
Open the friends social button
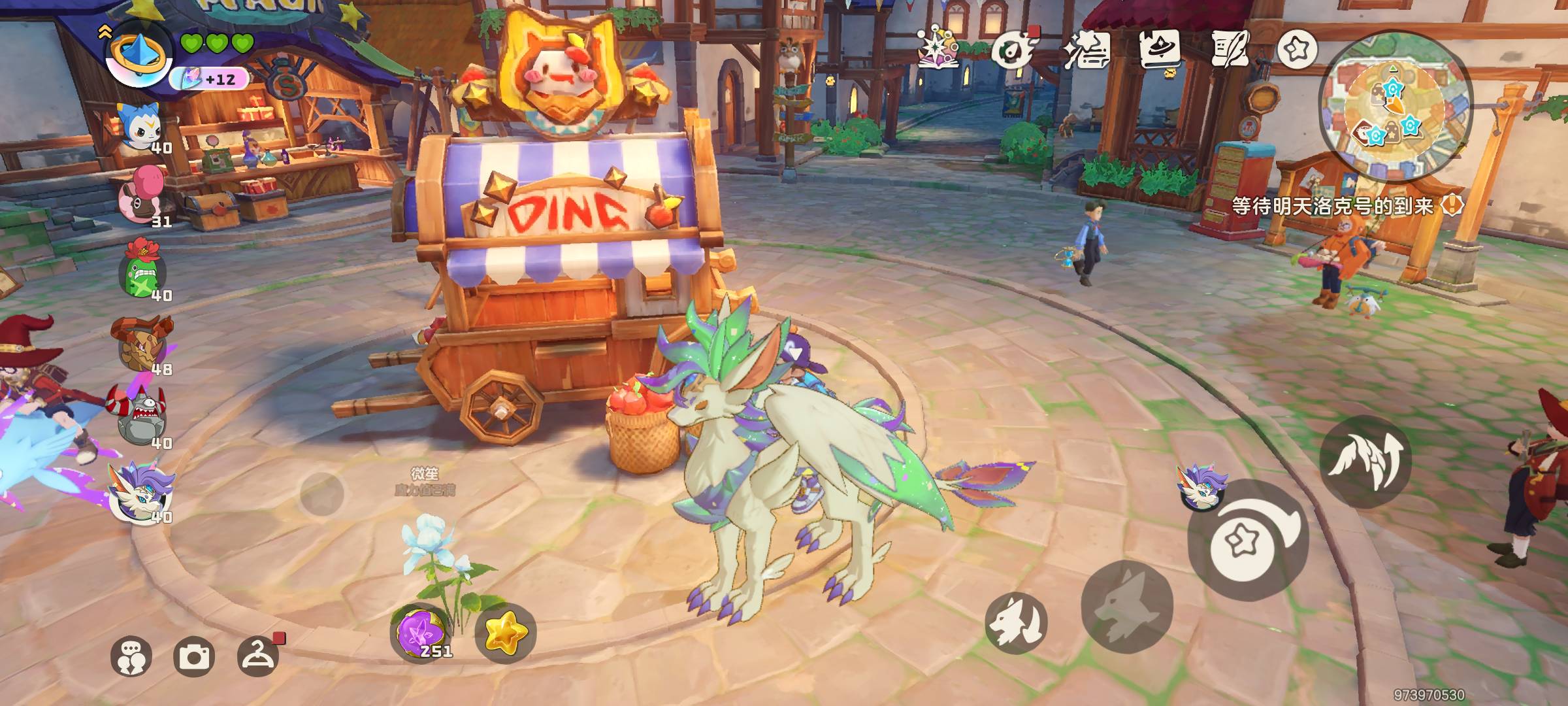coord(131,656)
